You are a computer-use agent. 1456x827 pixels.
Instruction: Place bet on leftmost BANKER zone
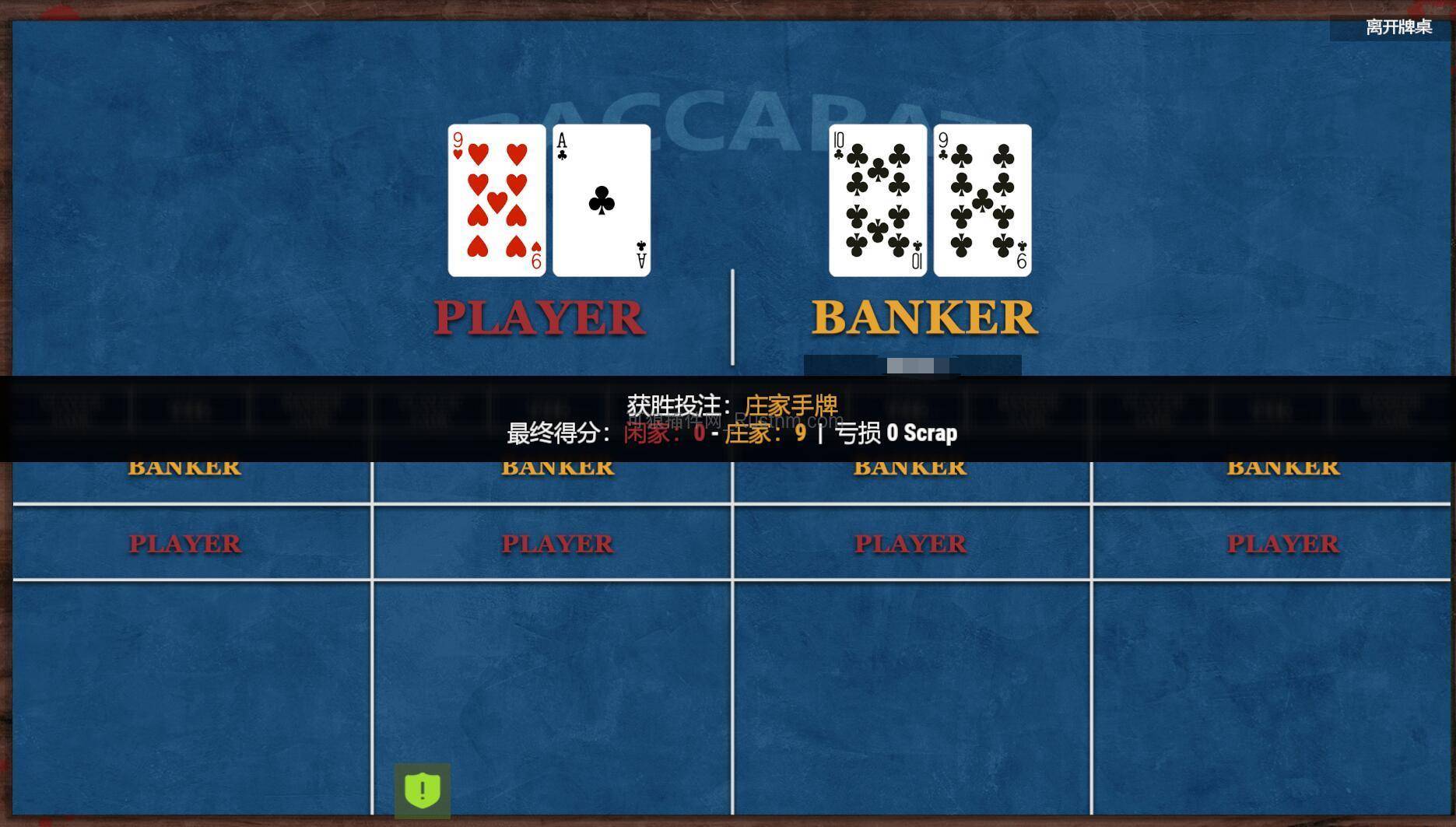click(186, 466)
